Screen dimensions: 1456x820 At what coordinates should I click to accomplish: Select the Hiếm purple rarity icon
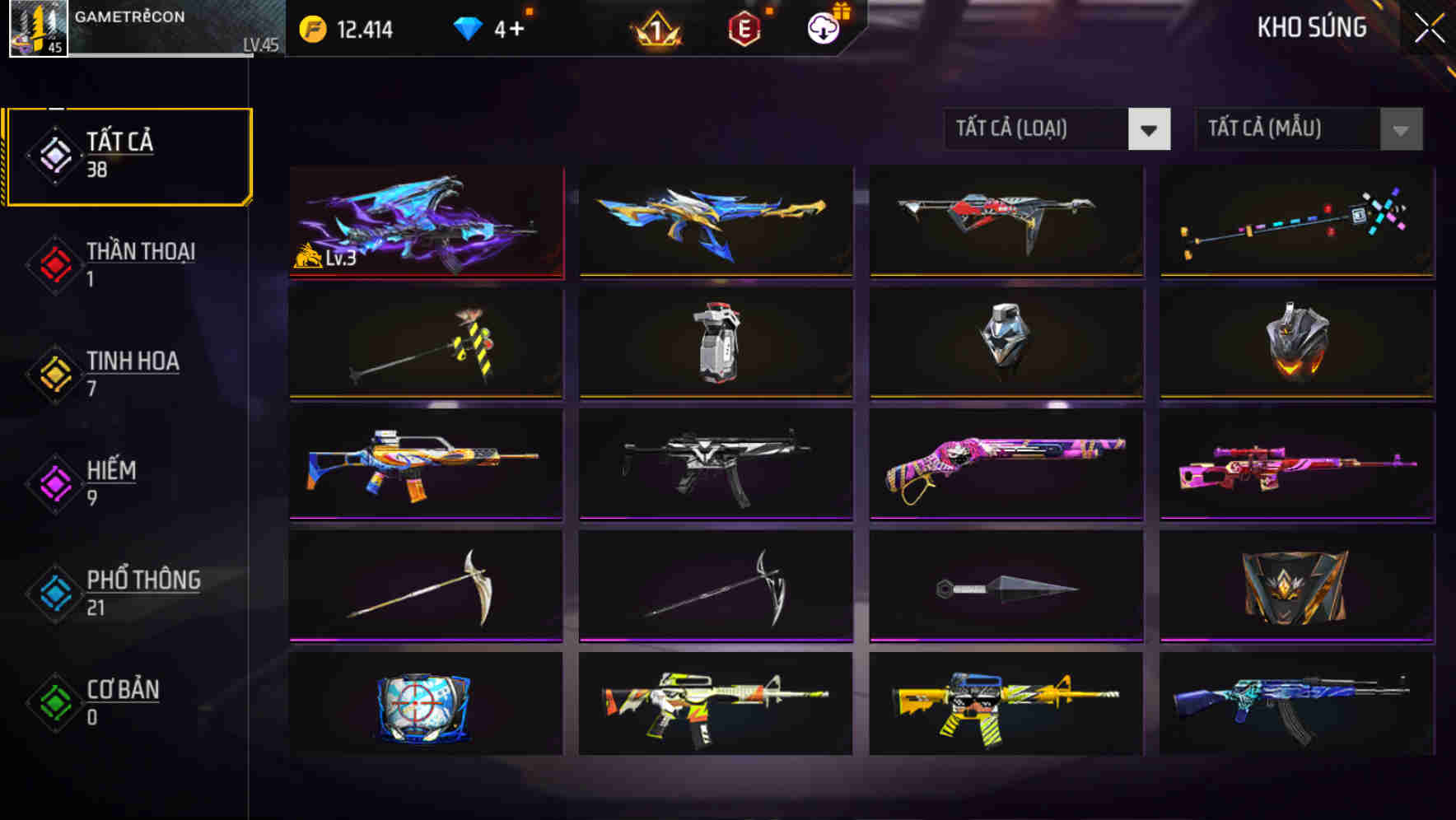[x=54, y=482]
